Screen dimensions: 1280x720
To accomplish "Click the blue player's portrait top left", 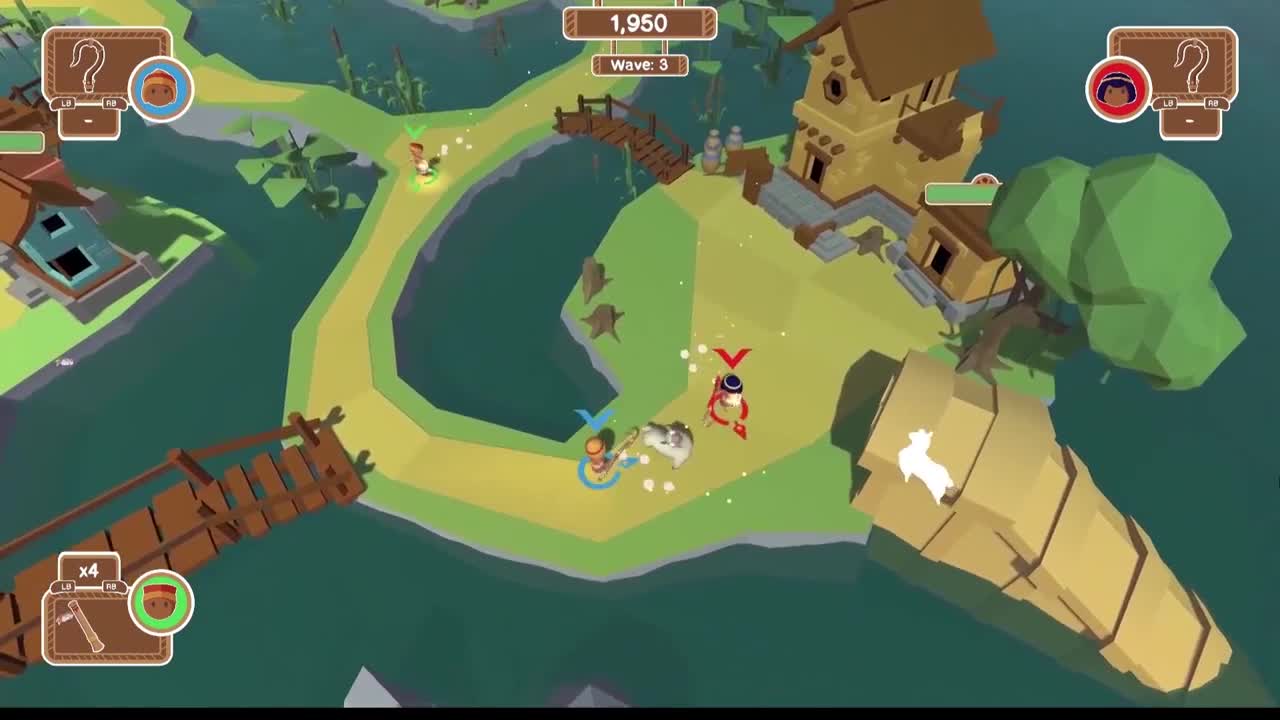I will [x=160, y=90].
